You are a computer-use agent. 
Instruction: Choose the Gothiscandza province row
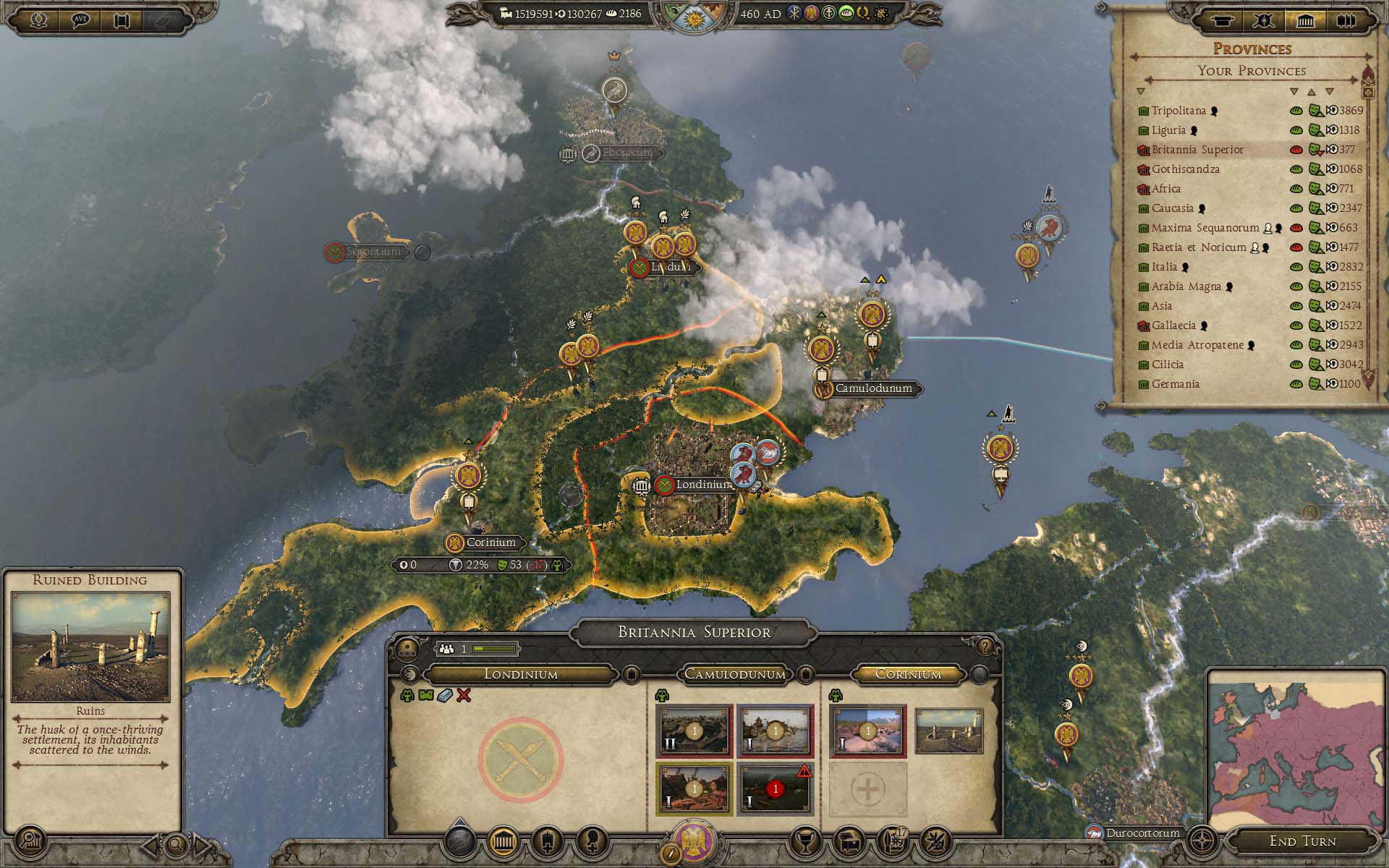tap(1185, 169)
